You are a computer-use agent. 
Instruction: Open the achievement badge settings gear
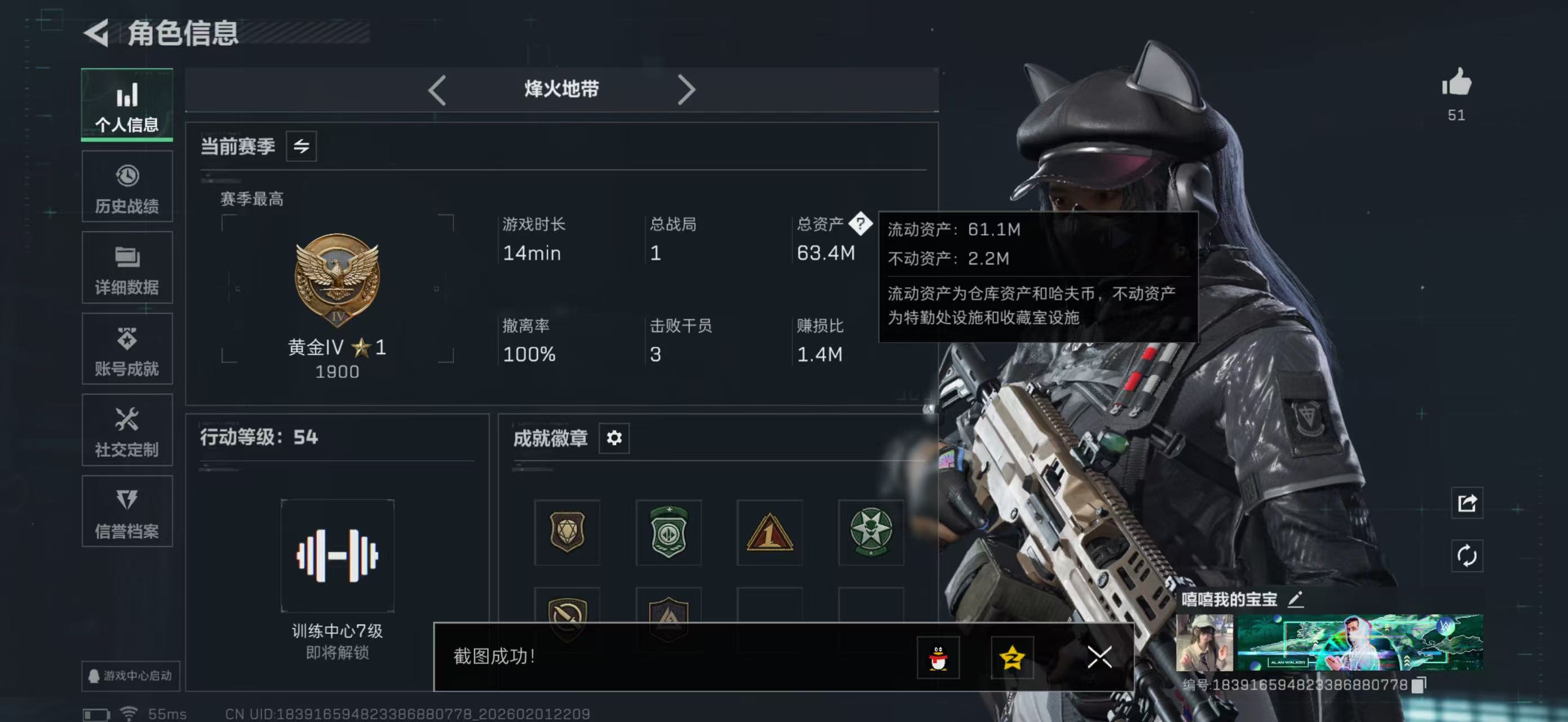click(613, 438)
